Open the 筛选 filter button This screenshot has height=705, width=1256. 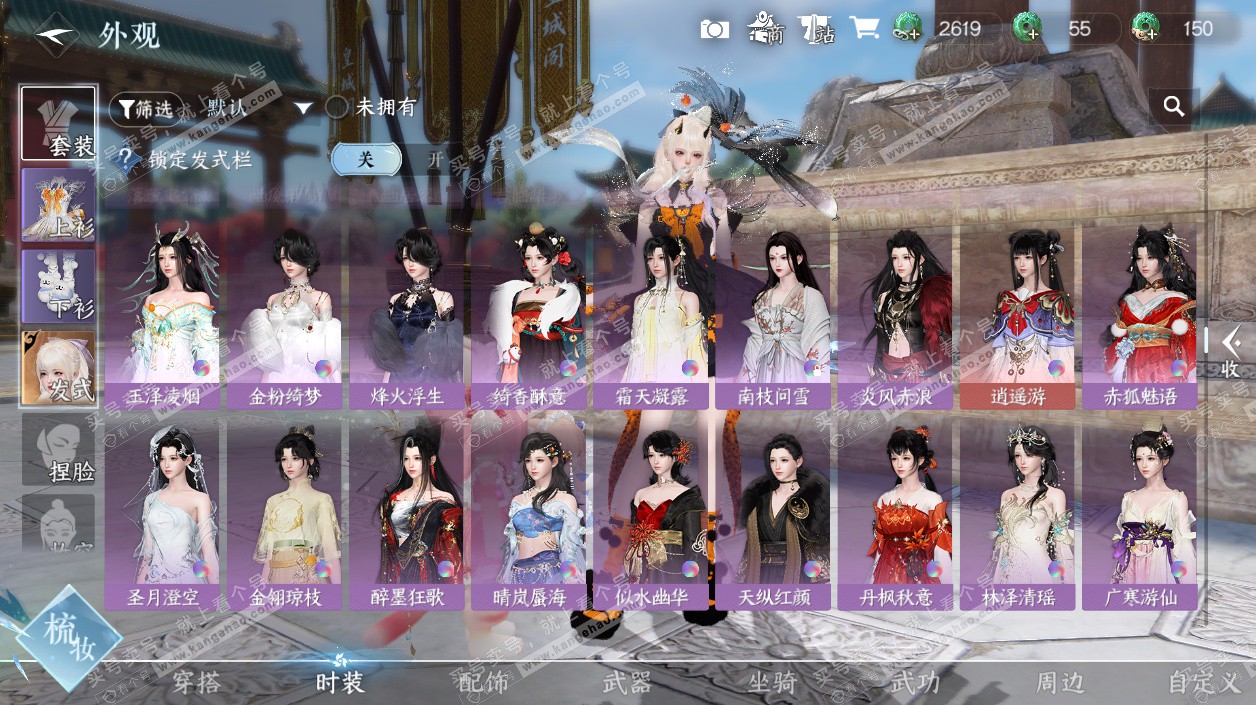[146, 108]
